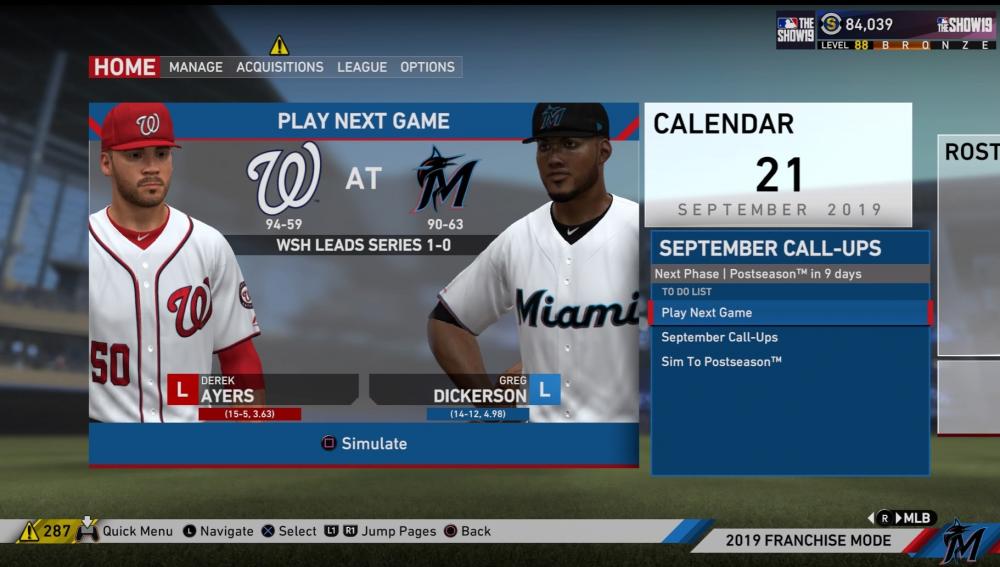Viewport: 1000px width, 567px height.
Task: Open the Play Next Game matchup panel
Action: (x=364, y=122)
